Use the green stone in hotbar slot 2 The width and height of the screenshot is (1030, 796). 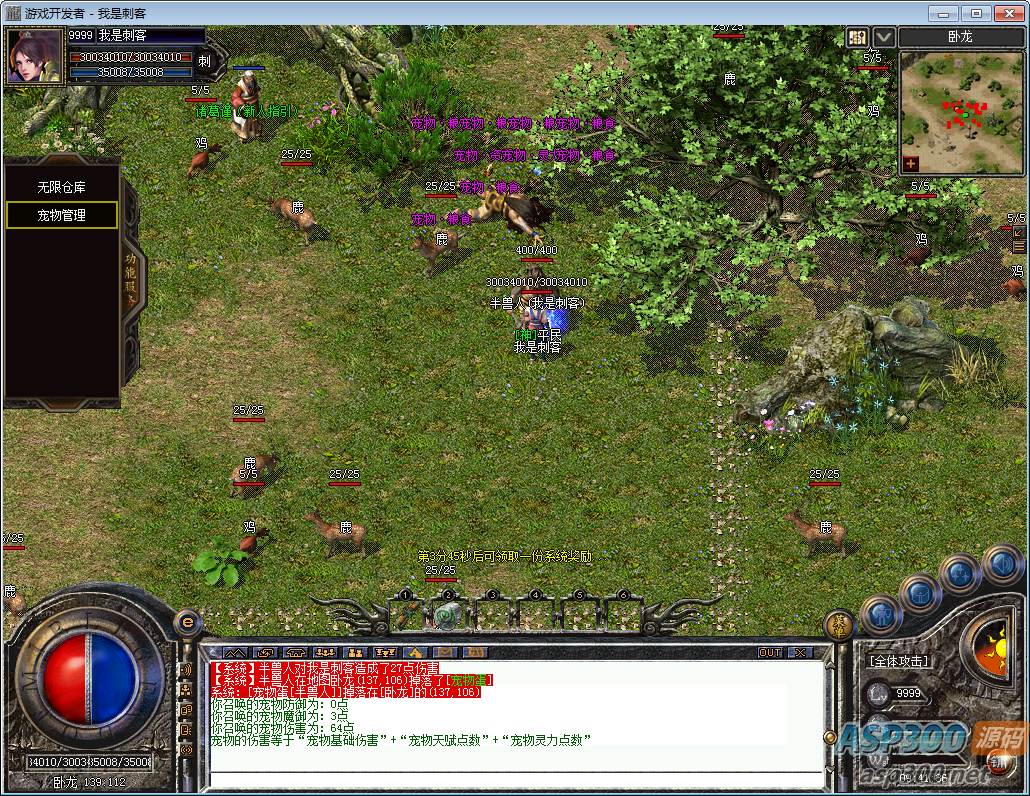(448, 613)
